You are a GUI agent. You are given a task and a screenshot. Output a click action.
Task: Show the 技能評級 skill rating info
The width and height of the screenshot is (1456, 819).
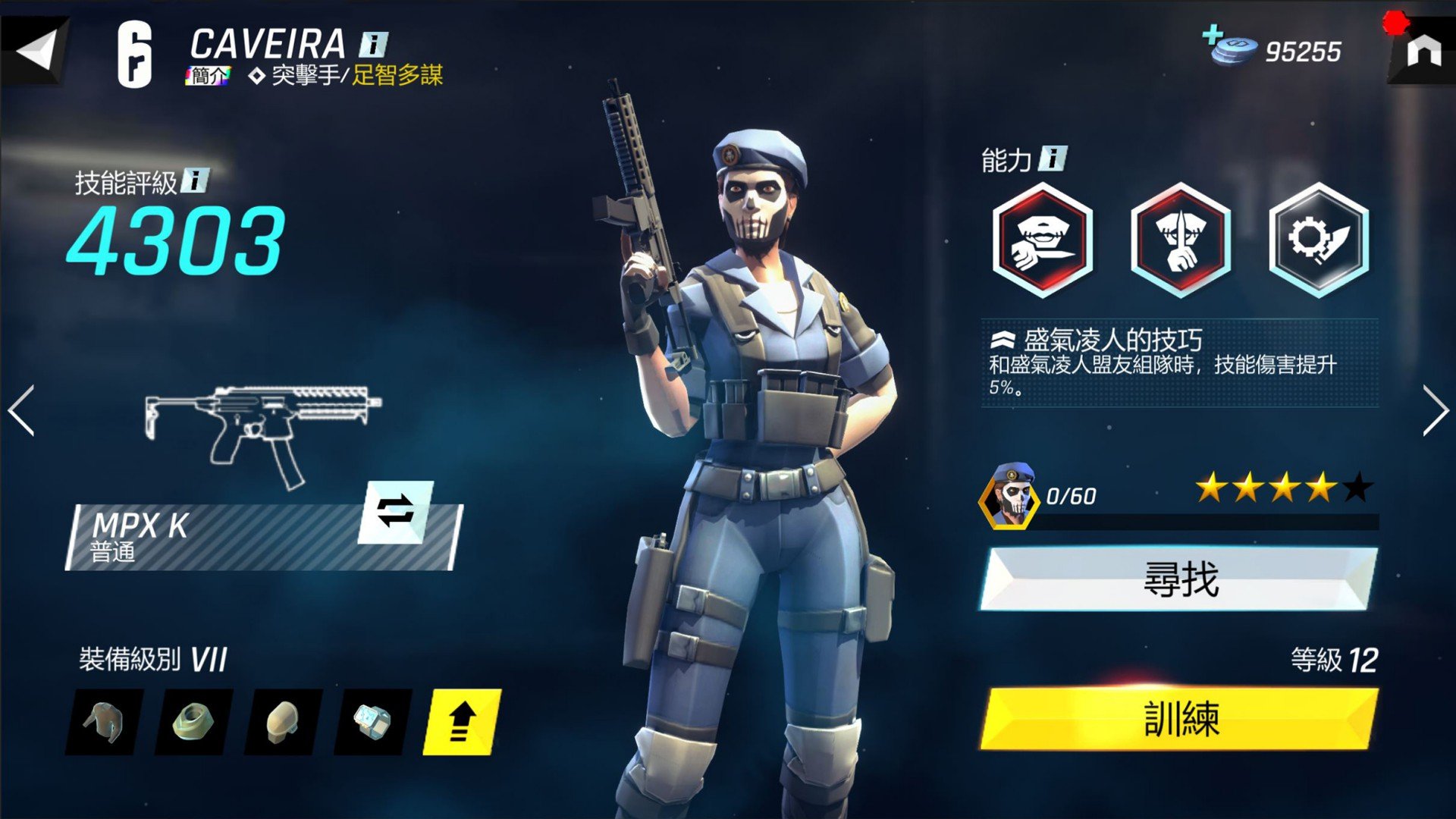196,180
